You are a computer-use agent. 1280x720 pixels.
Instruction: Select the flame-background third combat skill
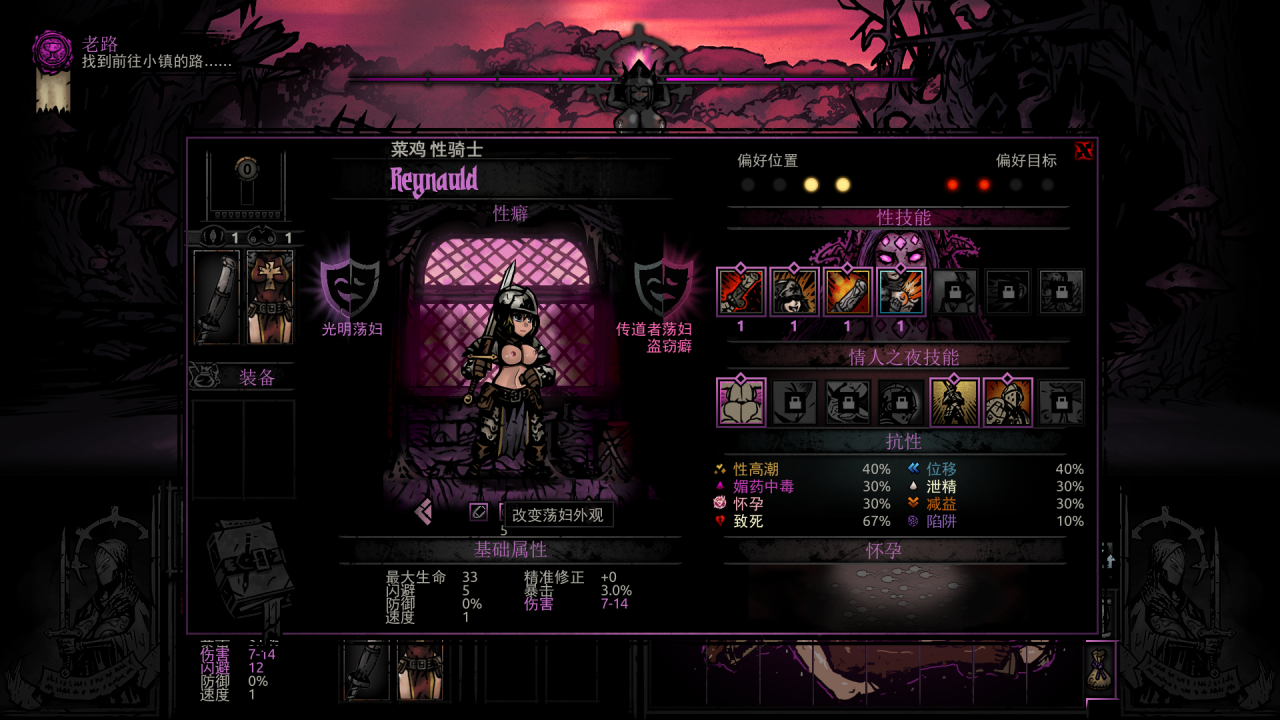pyautogui.click(x=847, y=292)
